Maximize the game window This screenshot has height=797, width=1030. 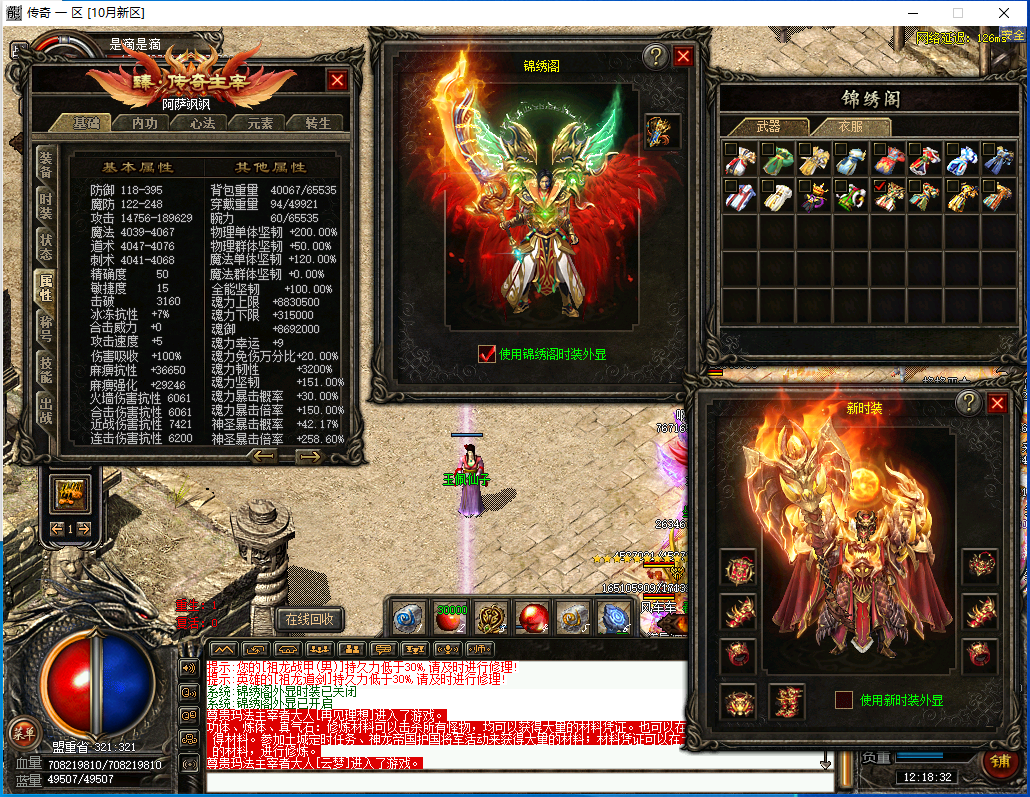click(x=957, y=13)
